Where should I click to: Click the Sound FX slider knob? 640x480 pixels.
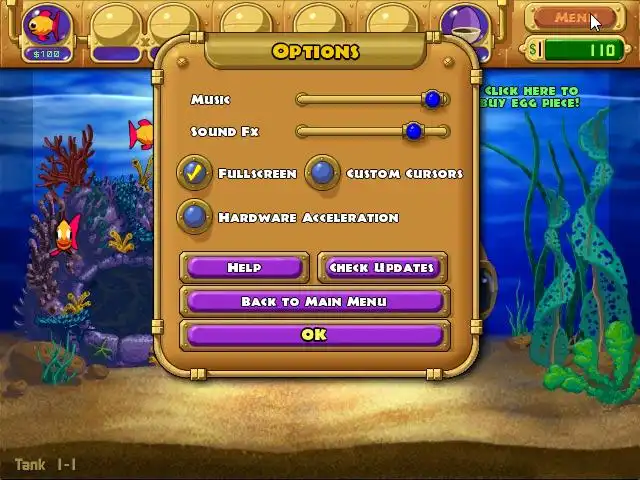coord(414,131)
